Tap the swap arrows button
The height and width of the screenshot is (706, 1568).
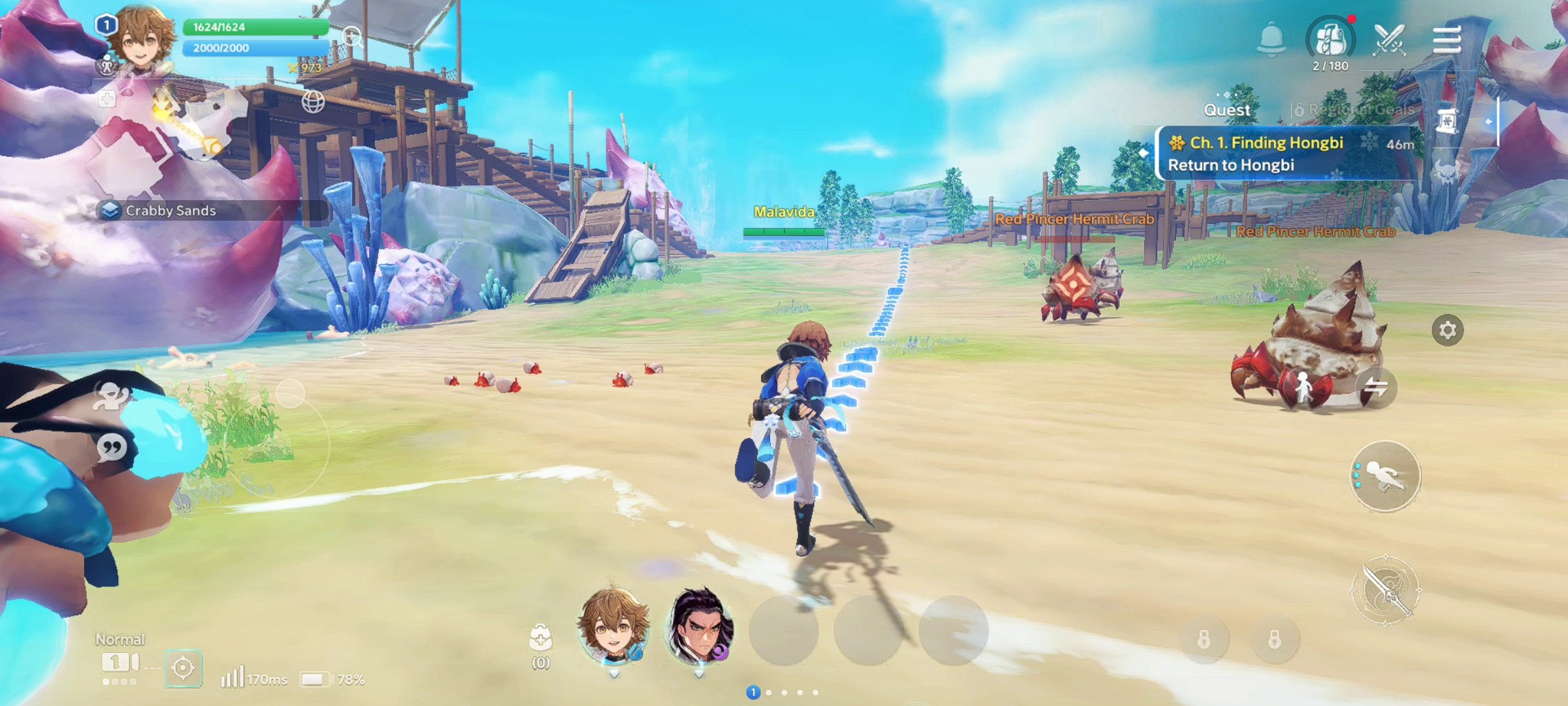pos(1376,388)
